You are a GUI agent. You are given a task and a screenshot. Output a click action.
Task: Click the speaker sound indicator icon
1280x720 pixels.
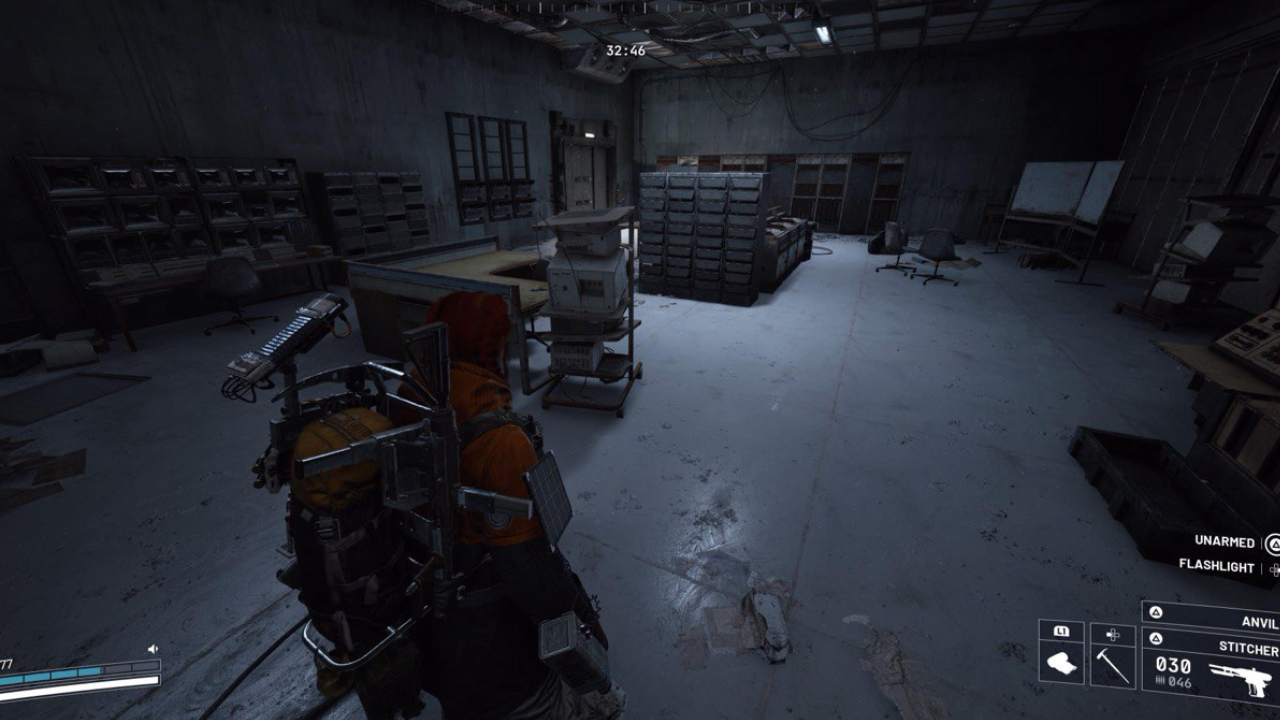[x=153, y=649]
